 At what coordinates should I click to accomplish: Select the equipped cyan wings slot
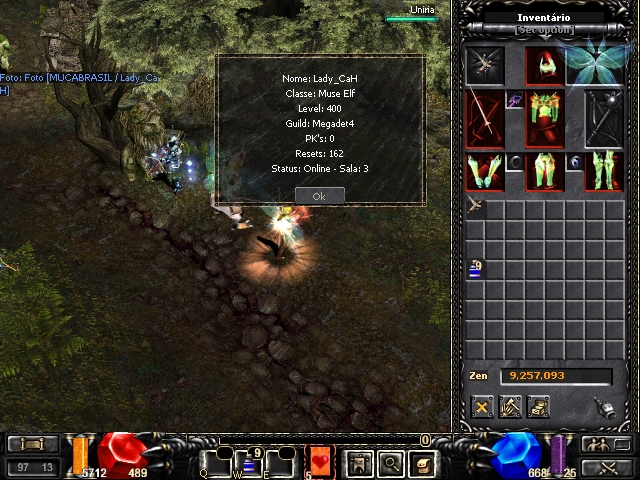click(x=598, y=63)
